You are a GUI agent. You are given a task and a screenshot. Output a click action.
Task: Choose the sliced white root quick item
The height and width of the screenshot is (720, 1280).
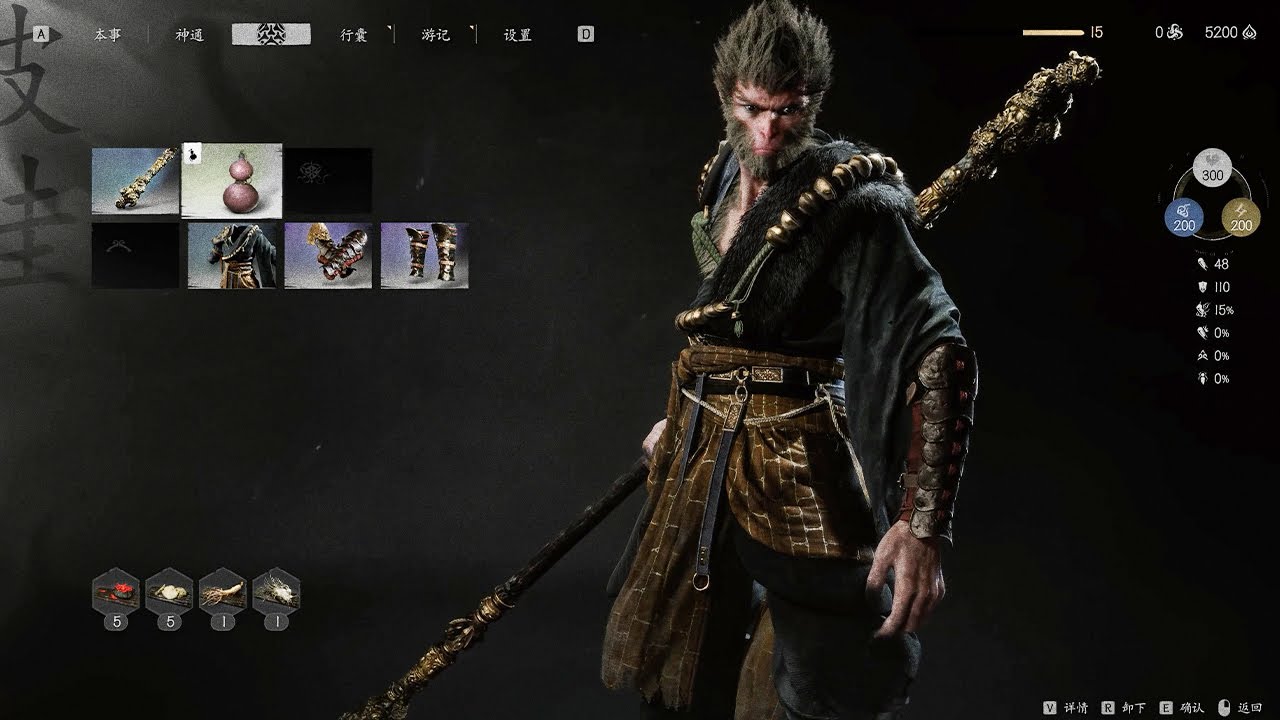point(169,593)
